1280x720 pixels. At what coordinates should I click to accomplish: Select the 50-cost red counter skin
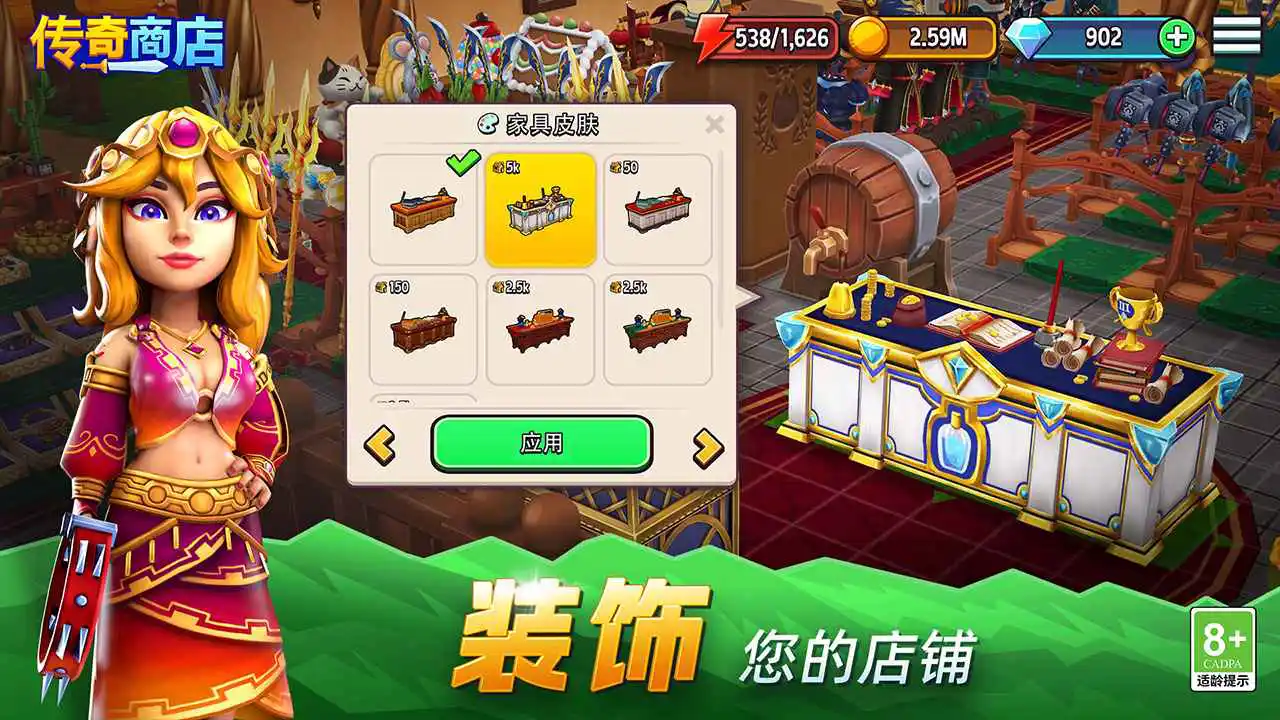click(x=657, y=208)
